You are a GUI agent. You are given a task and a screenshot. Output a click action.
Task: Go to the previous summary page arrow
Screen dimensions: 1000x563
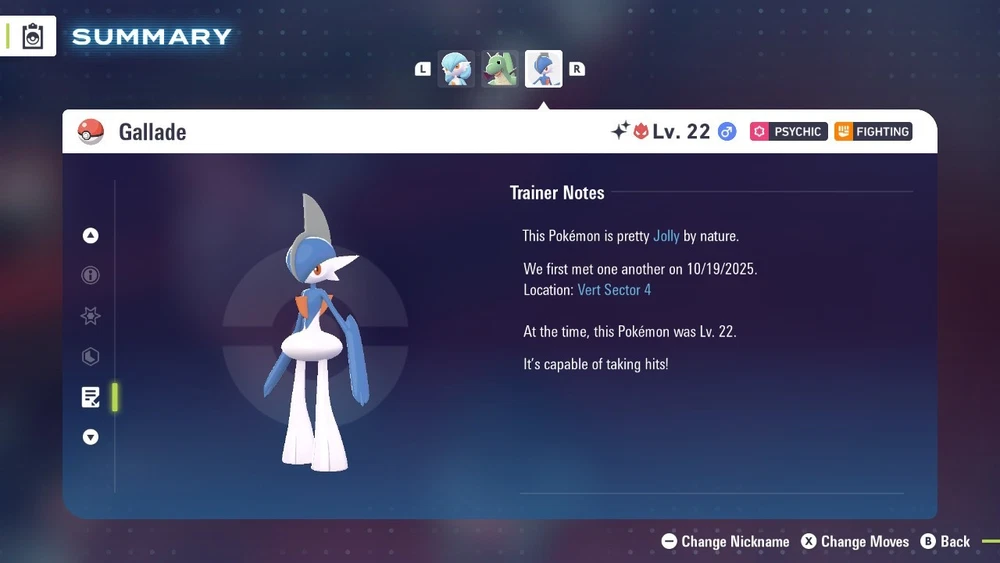[91, 236]
